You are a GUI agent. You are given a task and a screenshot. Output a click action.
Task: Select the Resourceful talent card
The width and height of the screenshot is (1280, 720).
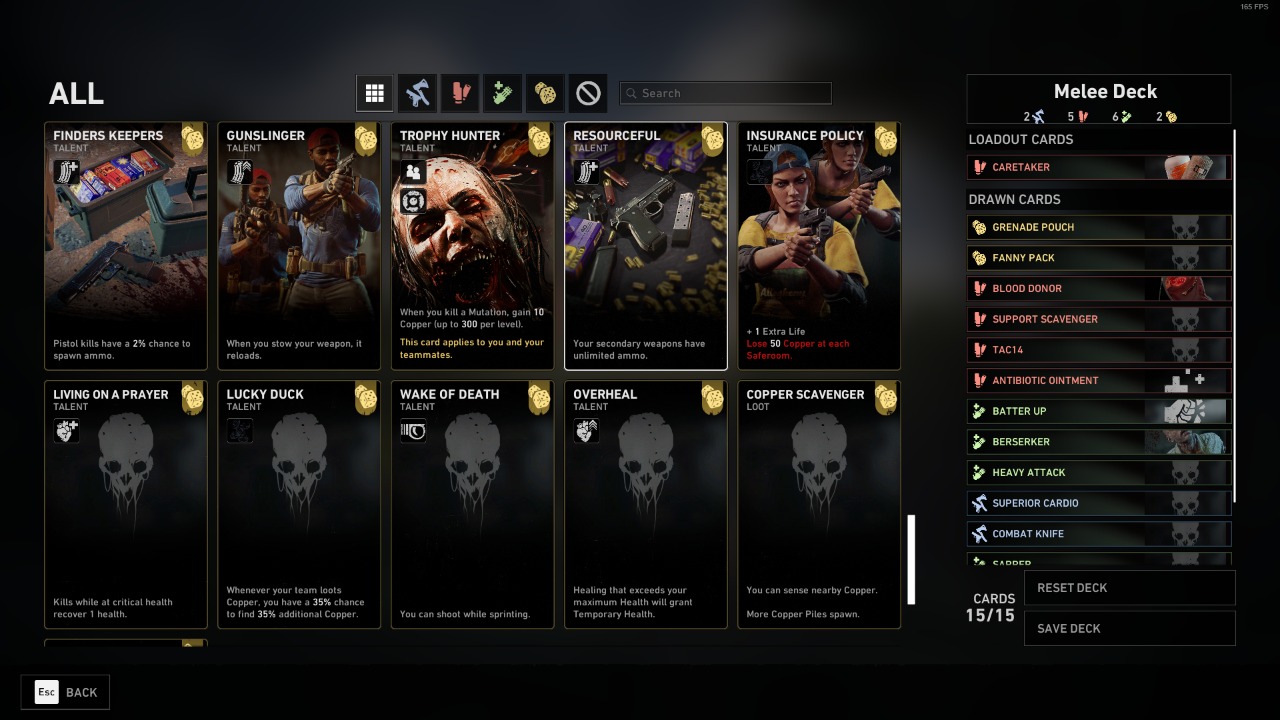click(x=646, y=246)
